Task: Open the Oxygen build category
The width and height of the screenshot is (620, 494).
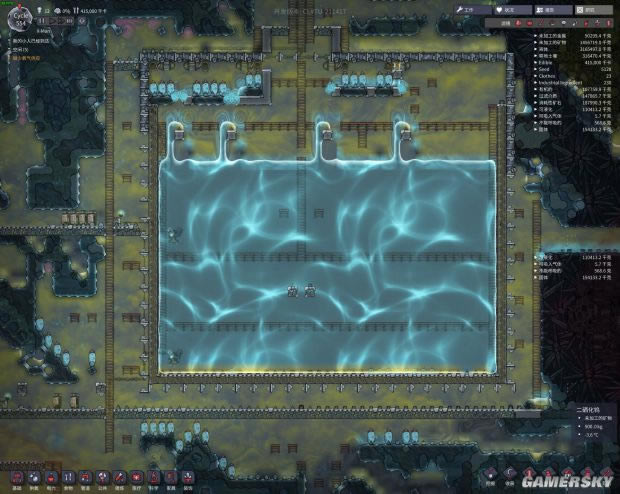Action: coord(34,478)
